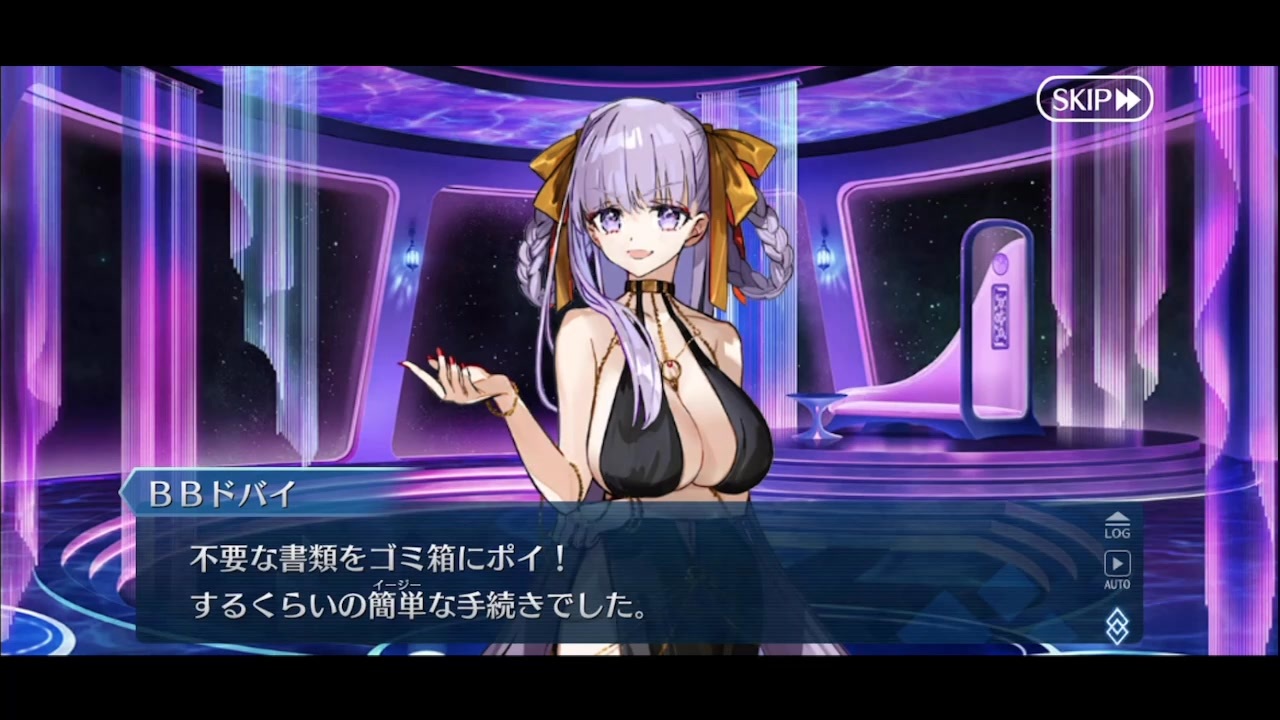
Task: Turn on skip mode for this scene
Action: pyautogui.click(x=1094, y=99)
